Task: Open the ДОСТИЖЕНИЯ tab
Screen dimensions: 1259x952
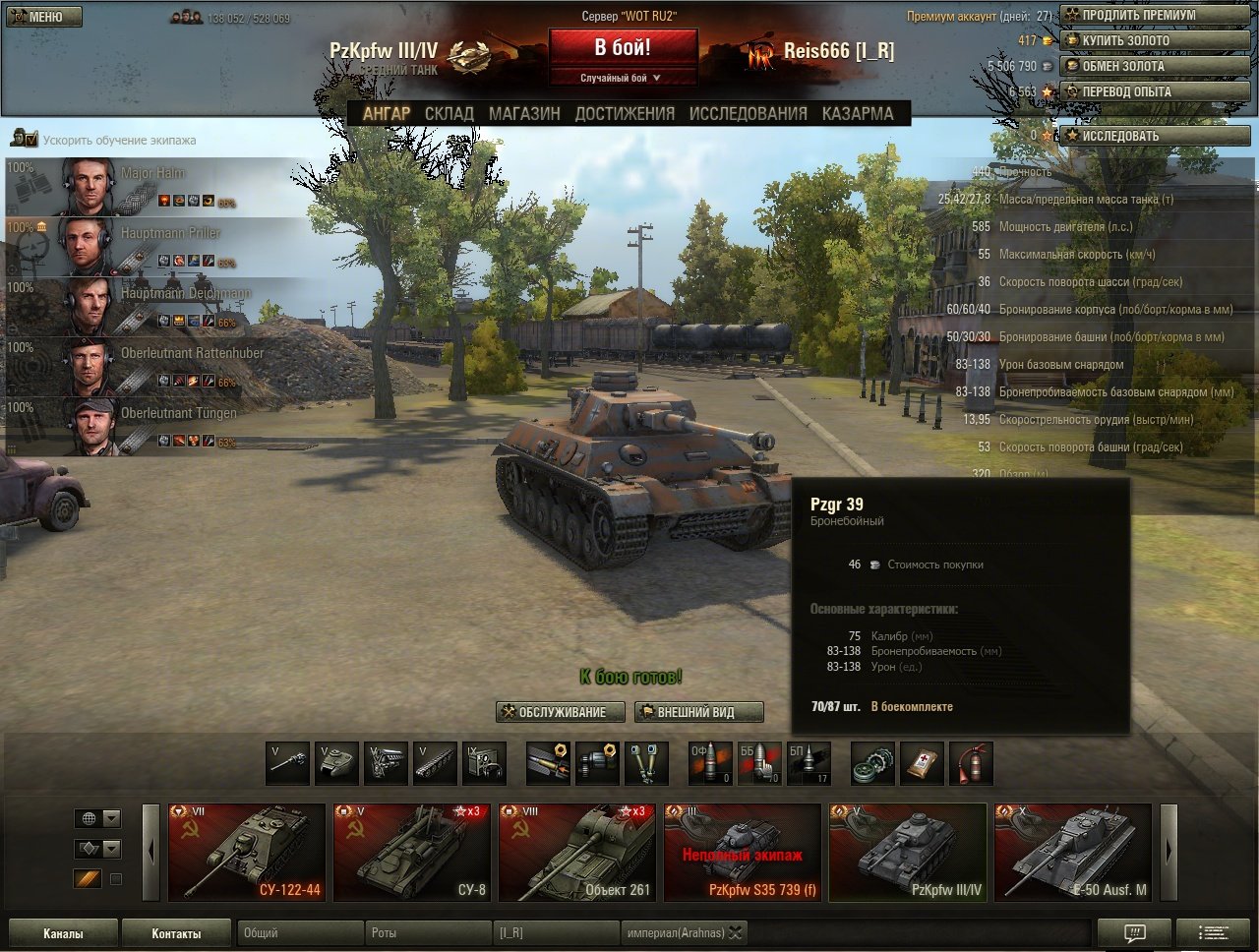Action: [625, 113]
